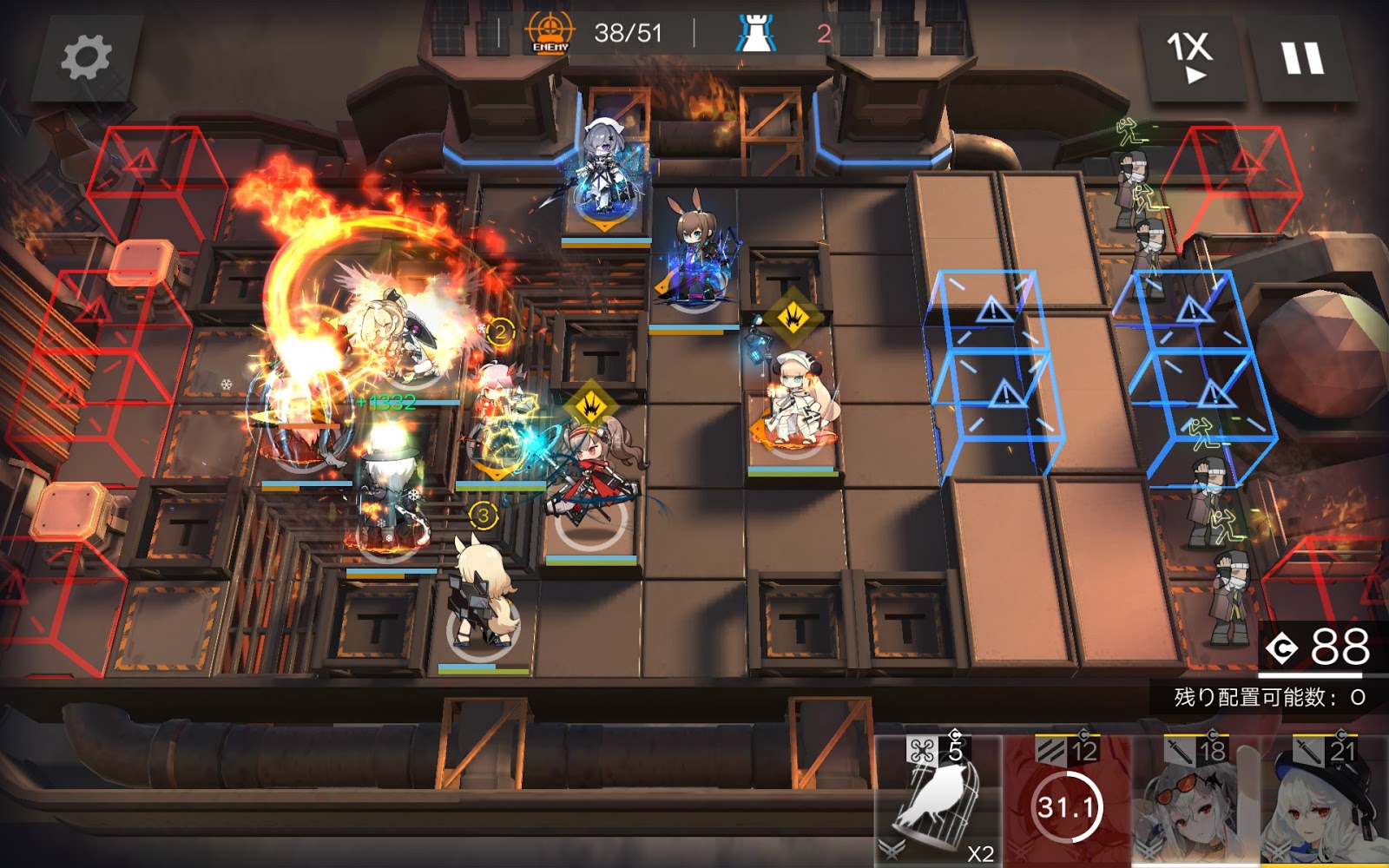Pick the black-hat operator card costing 21
Image resolution: width=1389 pixels, height=868 pixels.
1325,803
